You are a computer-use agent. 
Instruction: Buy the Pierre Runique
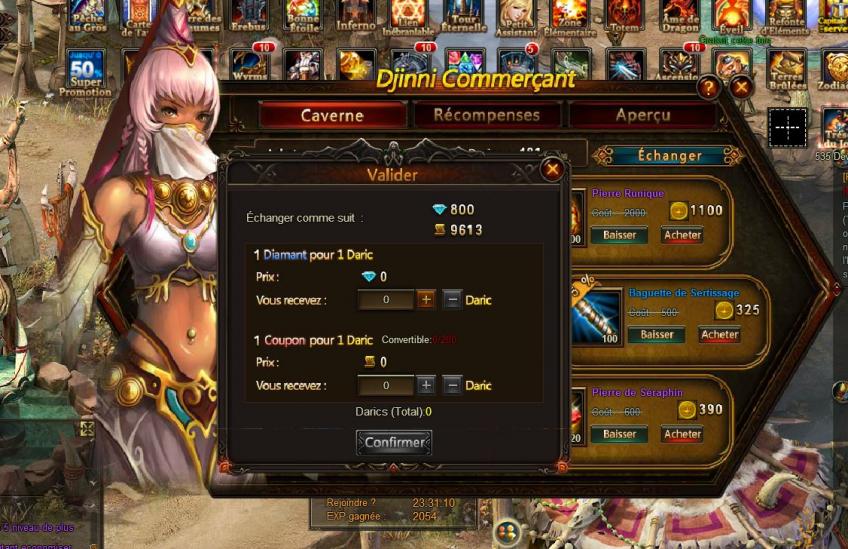tap(682, 236)
